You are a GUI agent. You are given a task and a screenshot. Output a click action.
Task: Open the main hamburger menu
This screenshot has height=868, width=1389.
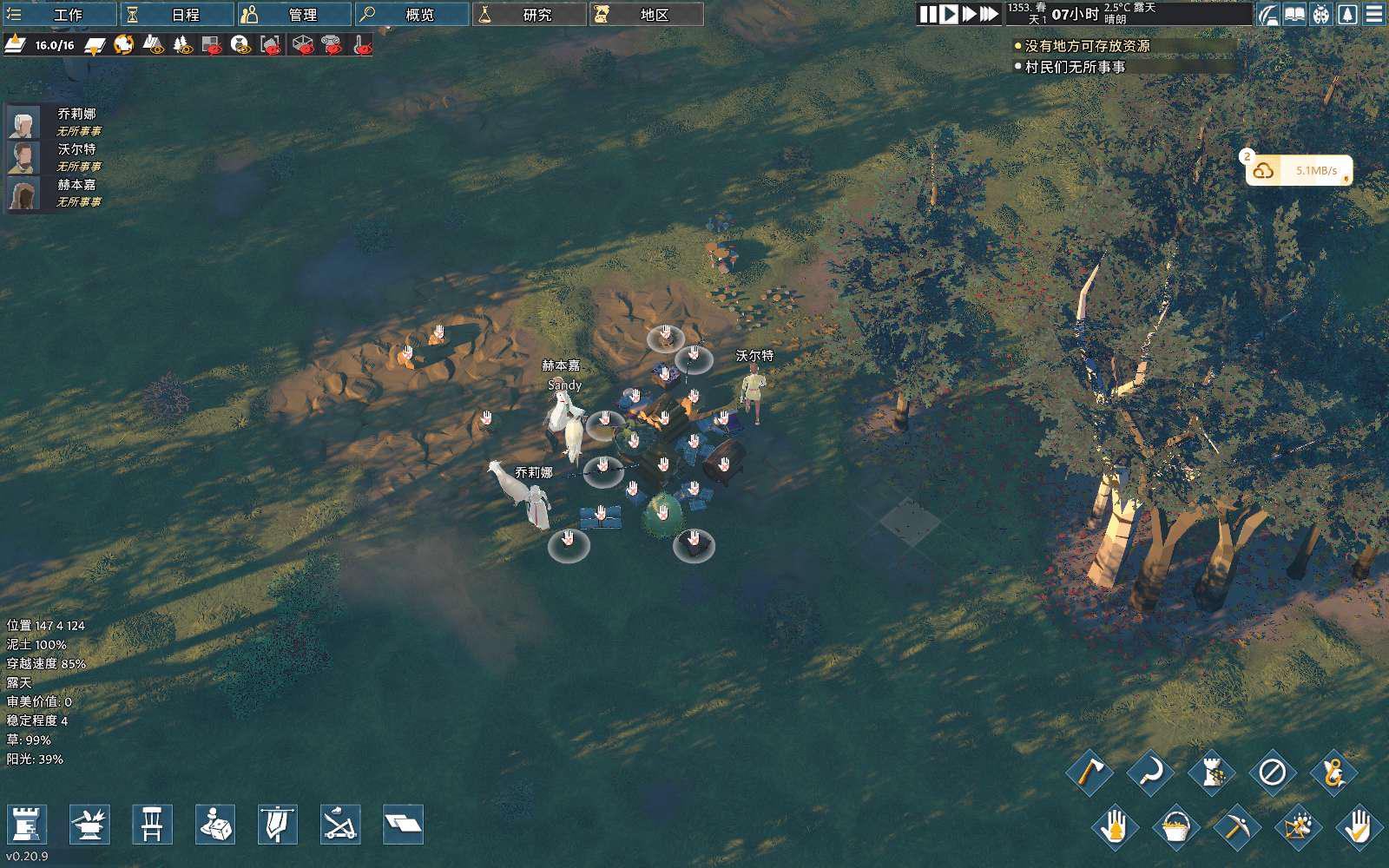point(1374,14)
